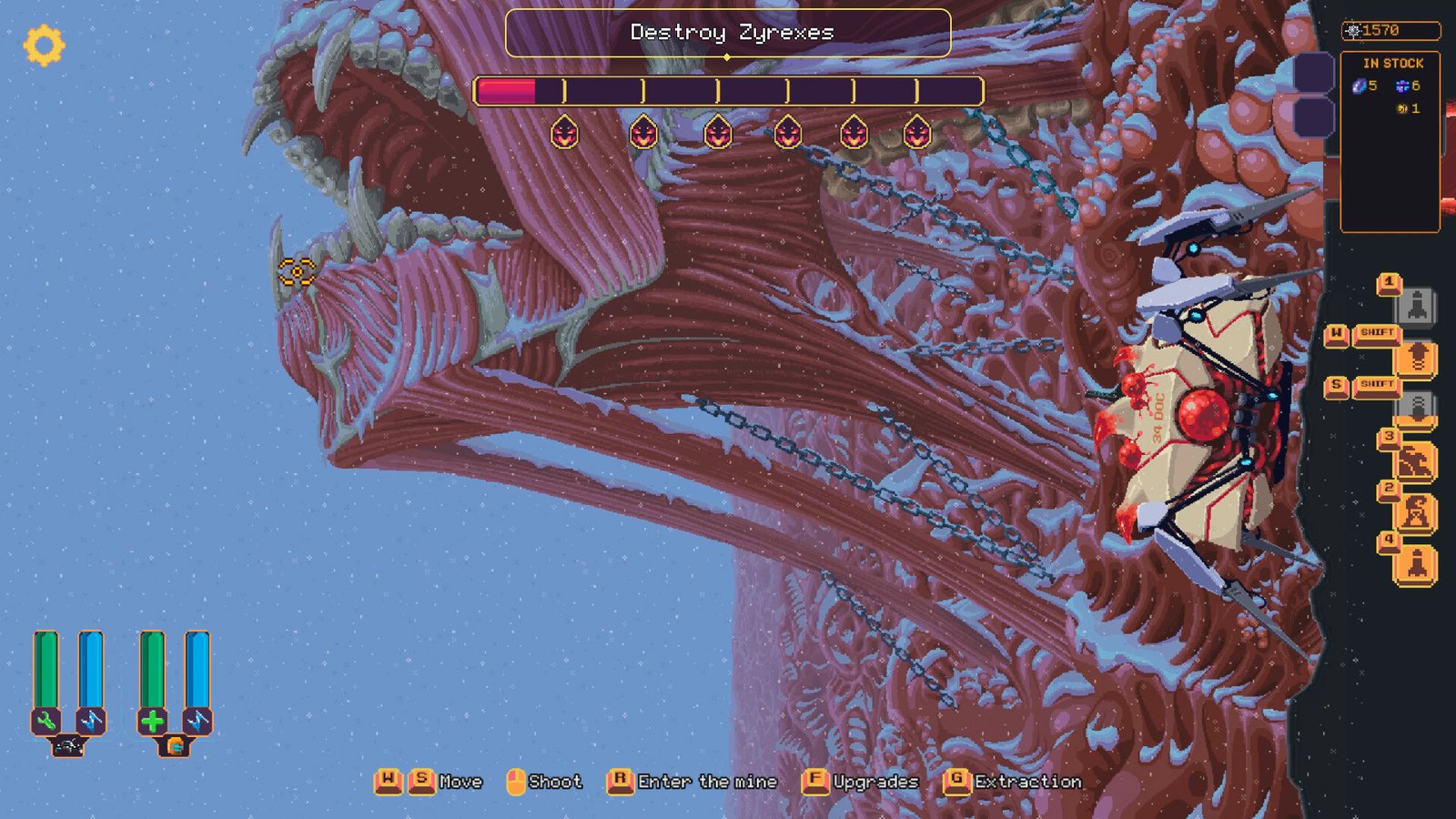The image size is (1456, 819).
Task: Click the first skull marker under the boss bar
Action: coord(565,134)
